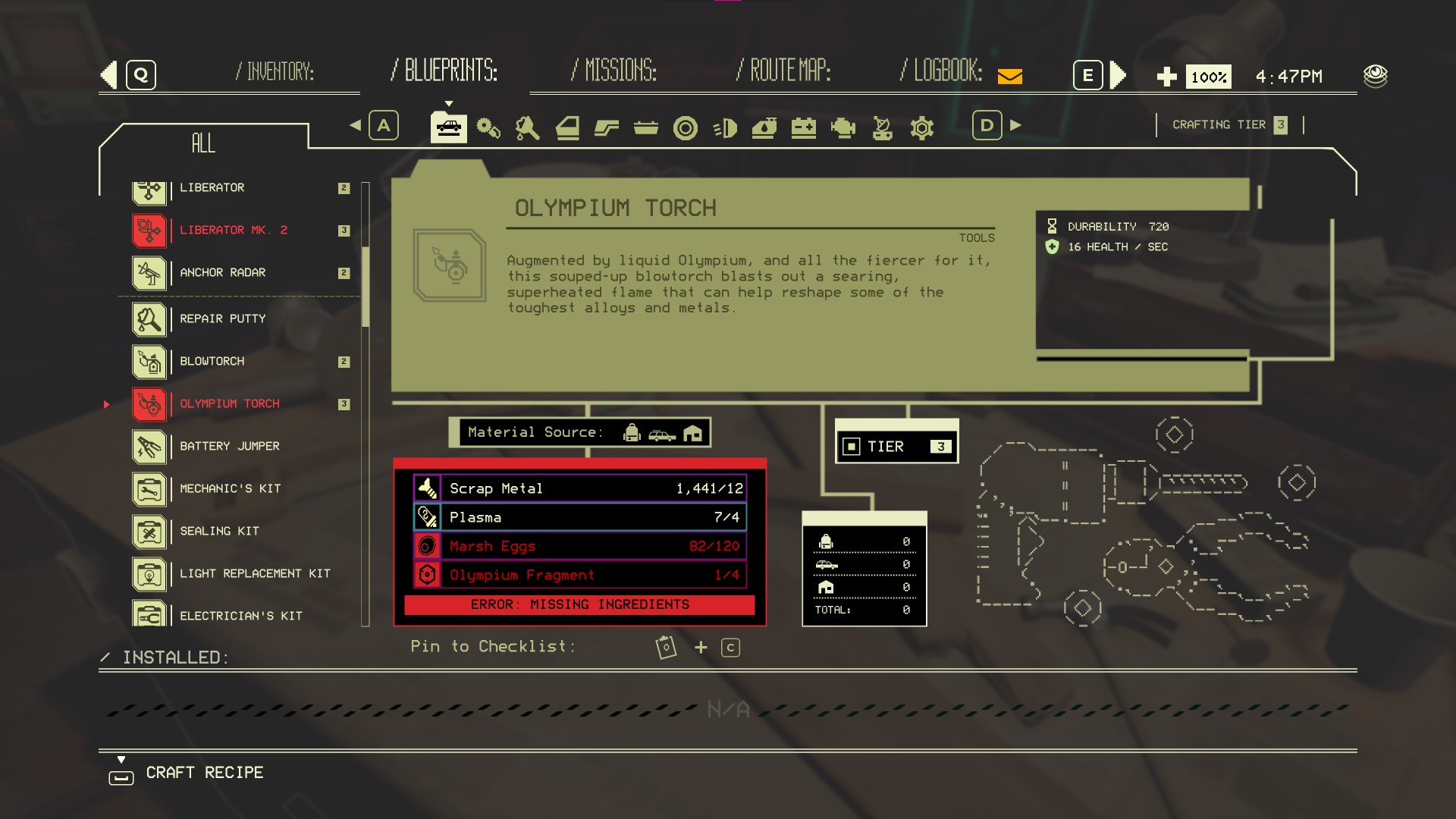
Task: Choose the Anchor Radar blueprint
Action: pyautogui.click(x=222, y=273)
